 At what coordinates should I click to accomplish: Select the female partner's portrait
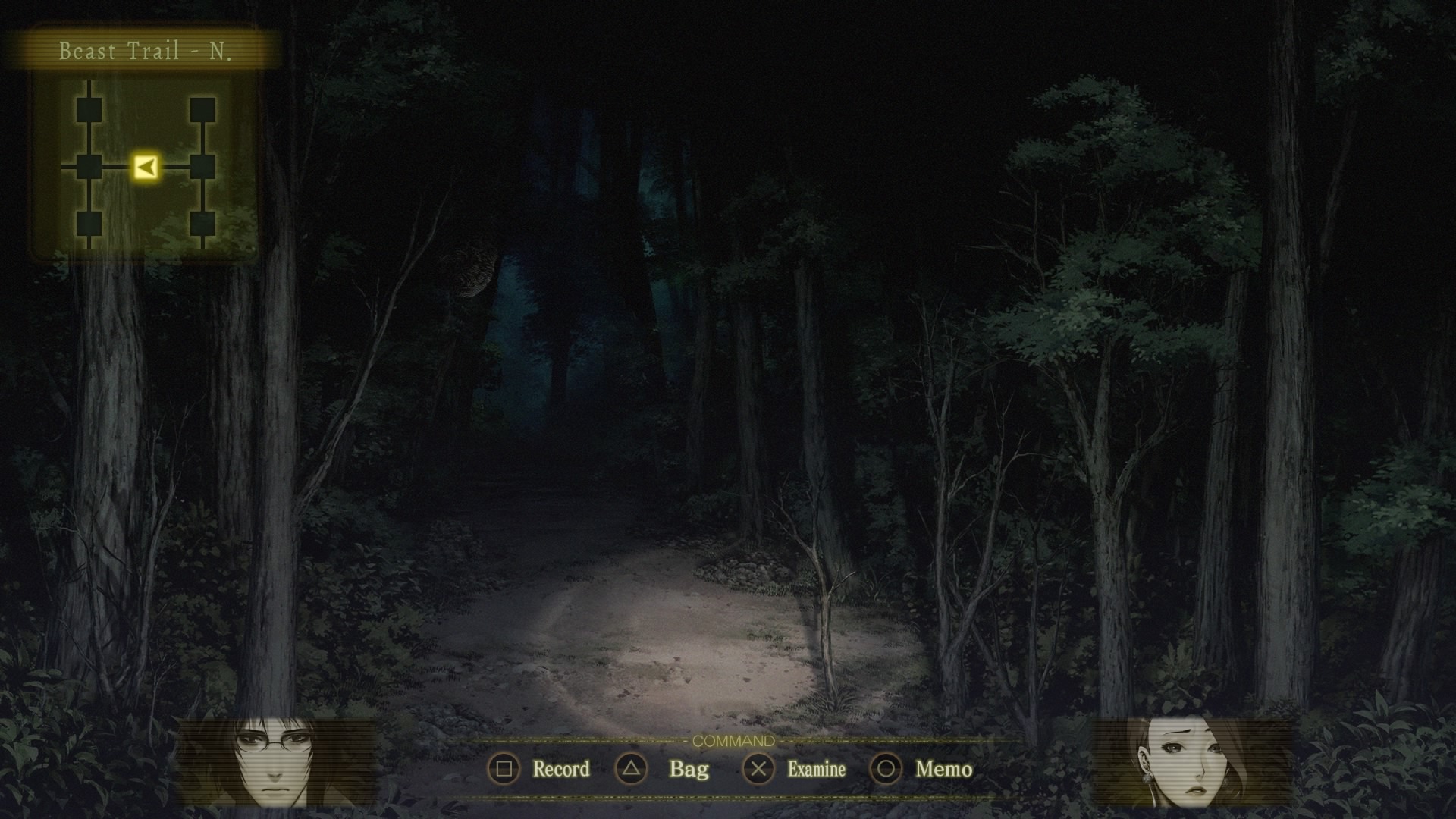click(x=1190, y=762)
